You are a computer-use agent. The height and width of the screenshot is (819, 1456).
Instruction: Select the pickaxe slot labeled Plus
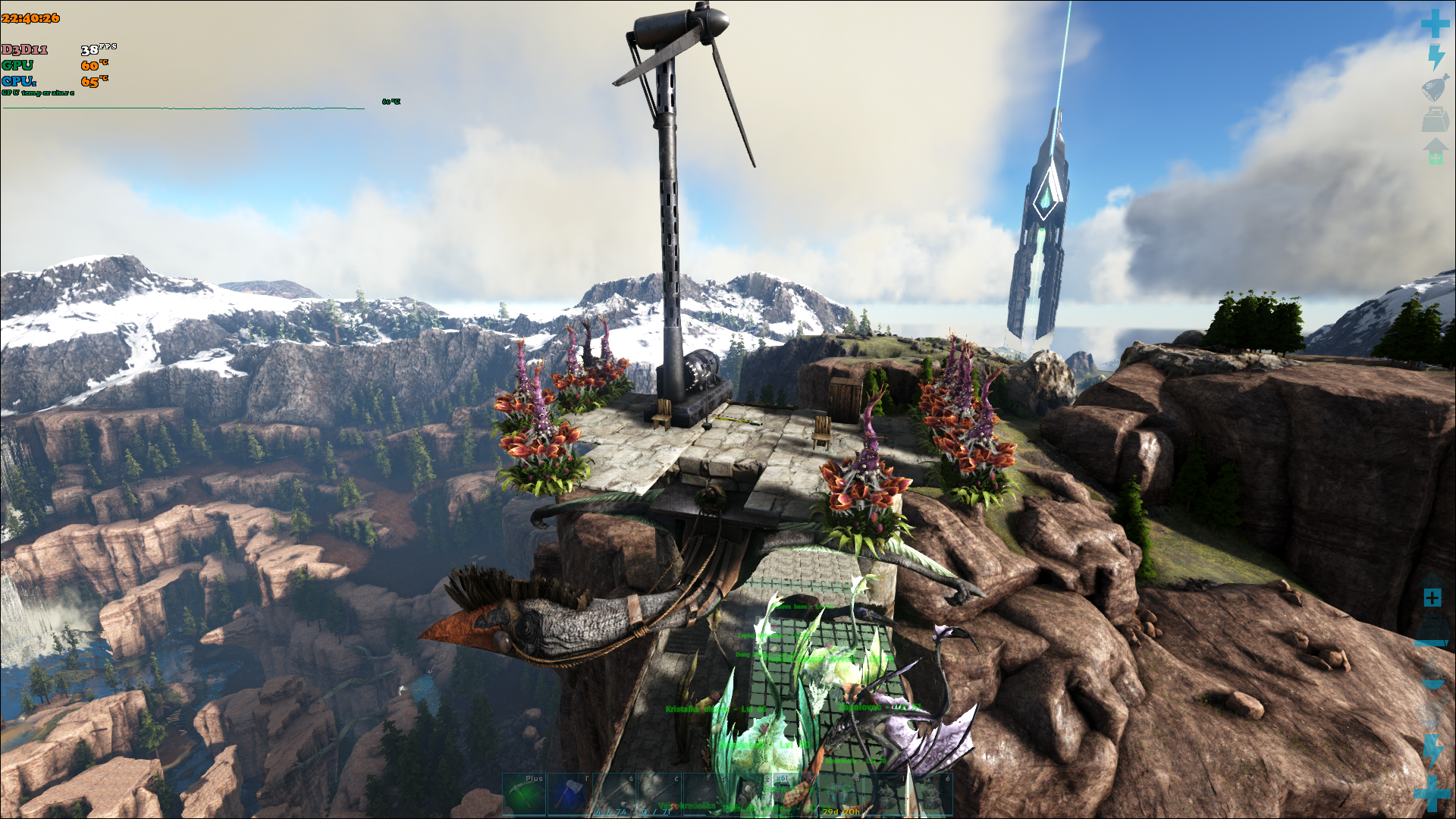point(524,794)
